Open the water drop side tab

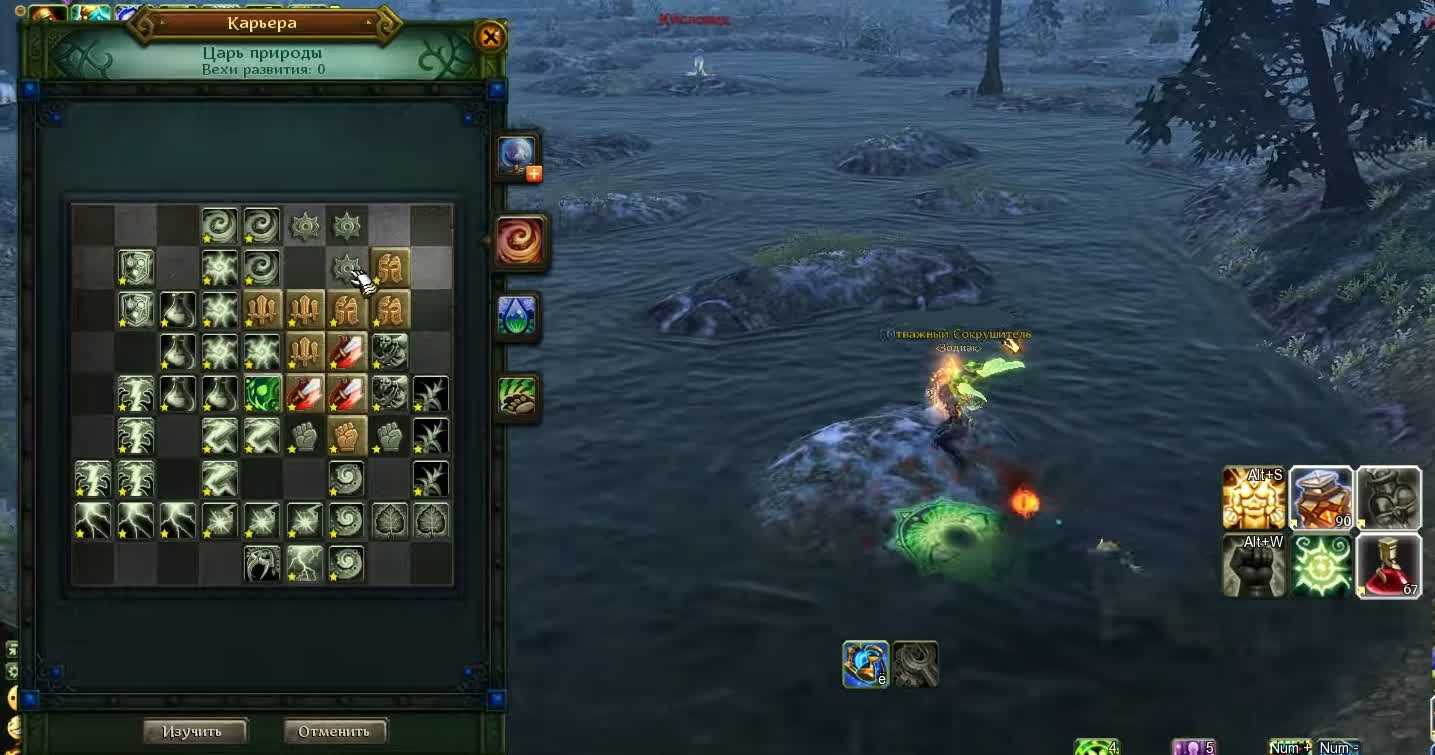(517, 316)
